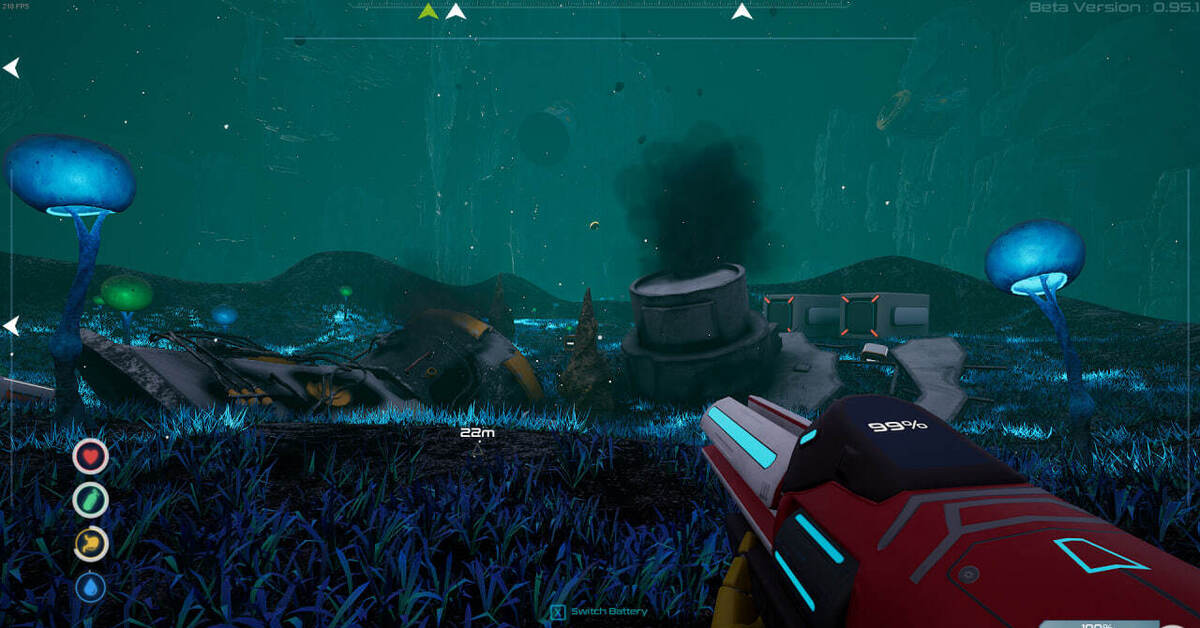Screen dimensions: 1200x628
Task: Click the red heart health icon
Action: click(x=90, y=456)
